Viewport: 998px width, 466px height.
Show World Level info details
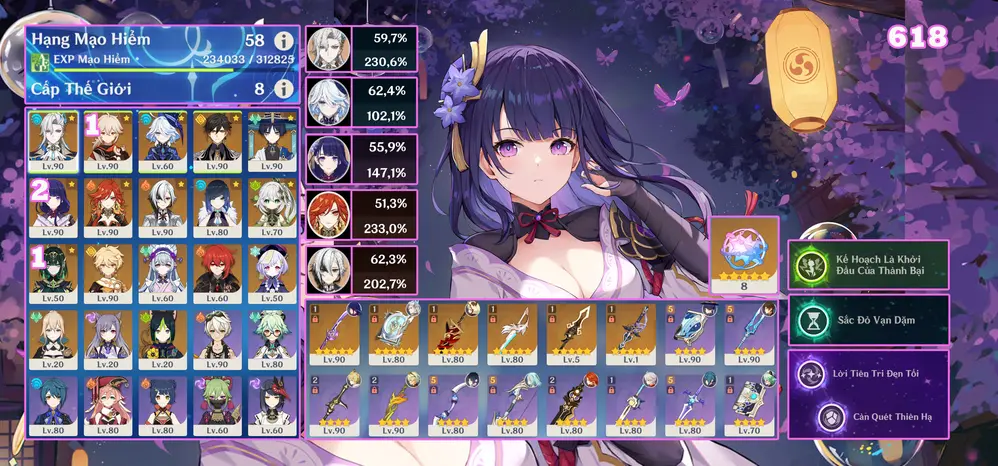pyautogui.click(x=283, y=89)
